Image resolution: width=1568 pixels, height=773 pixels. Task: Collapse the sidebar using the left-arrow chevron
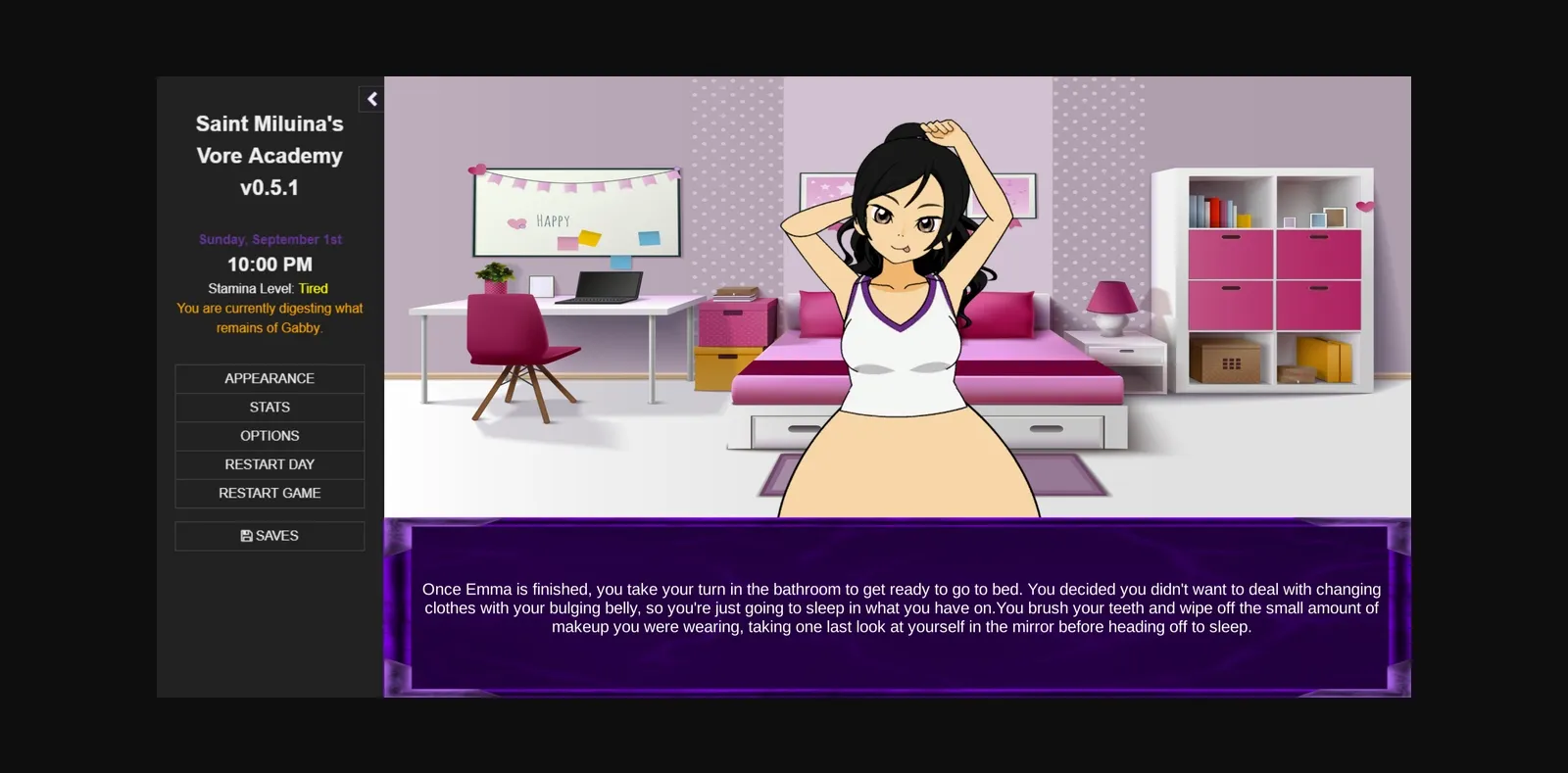(x=371, y=99)
